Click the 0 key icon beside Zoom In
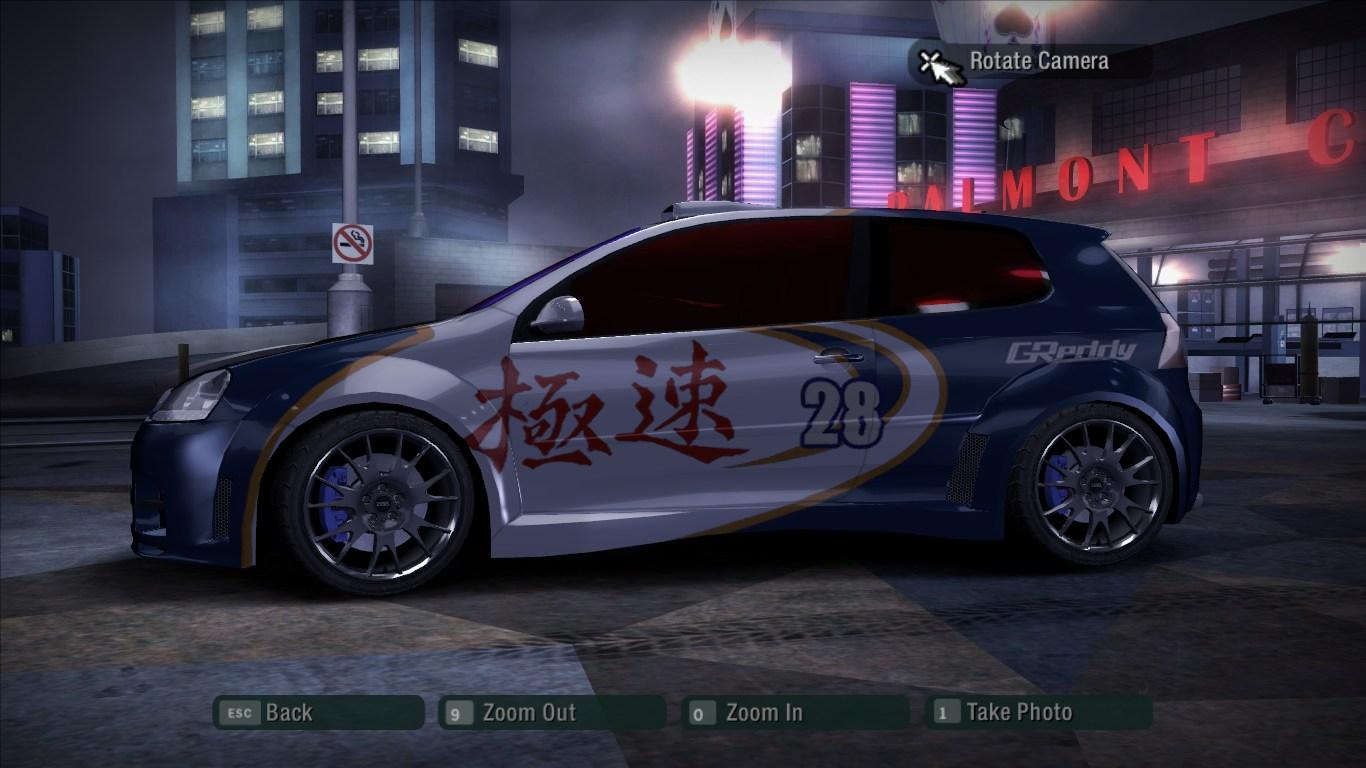The height and width of the screenshot is (768, 1366). point(701,713)
